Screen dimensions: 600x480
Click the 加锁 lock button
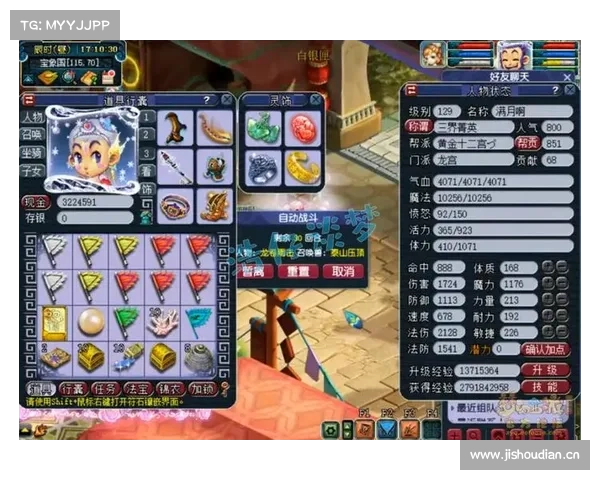202,388
